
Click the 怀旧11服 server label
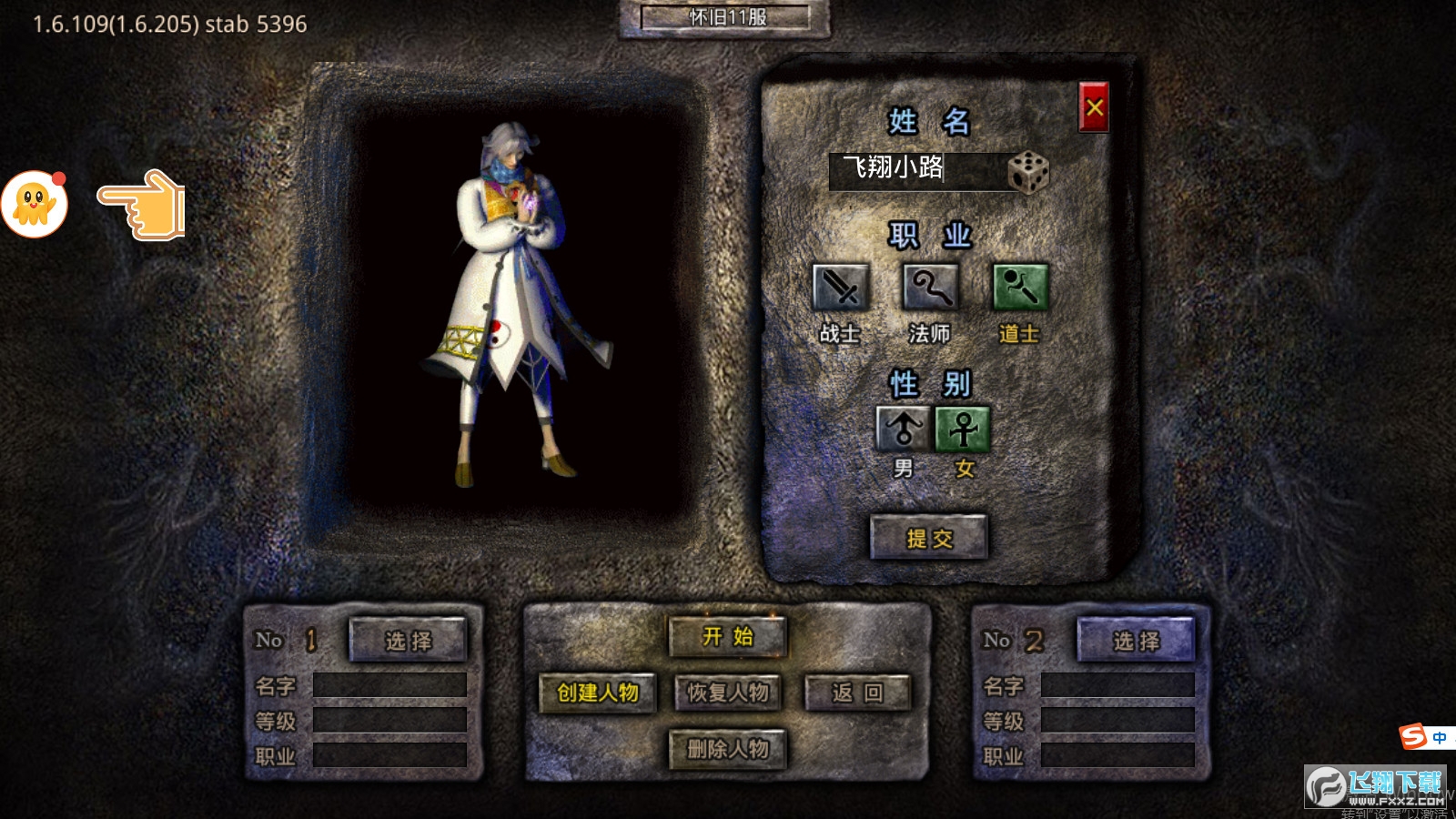point(725,17)
